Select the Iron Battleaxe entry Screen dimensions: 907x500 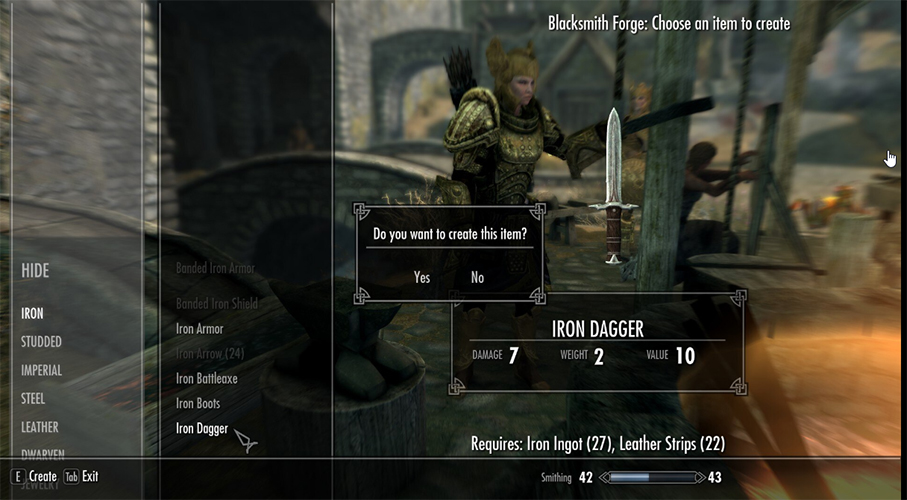click(207, 379)
